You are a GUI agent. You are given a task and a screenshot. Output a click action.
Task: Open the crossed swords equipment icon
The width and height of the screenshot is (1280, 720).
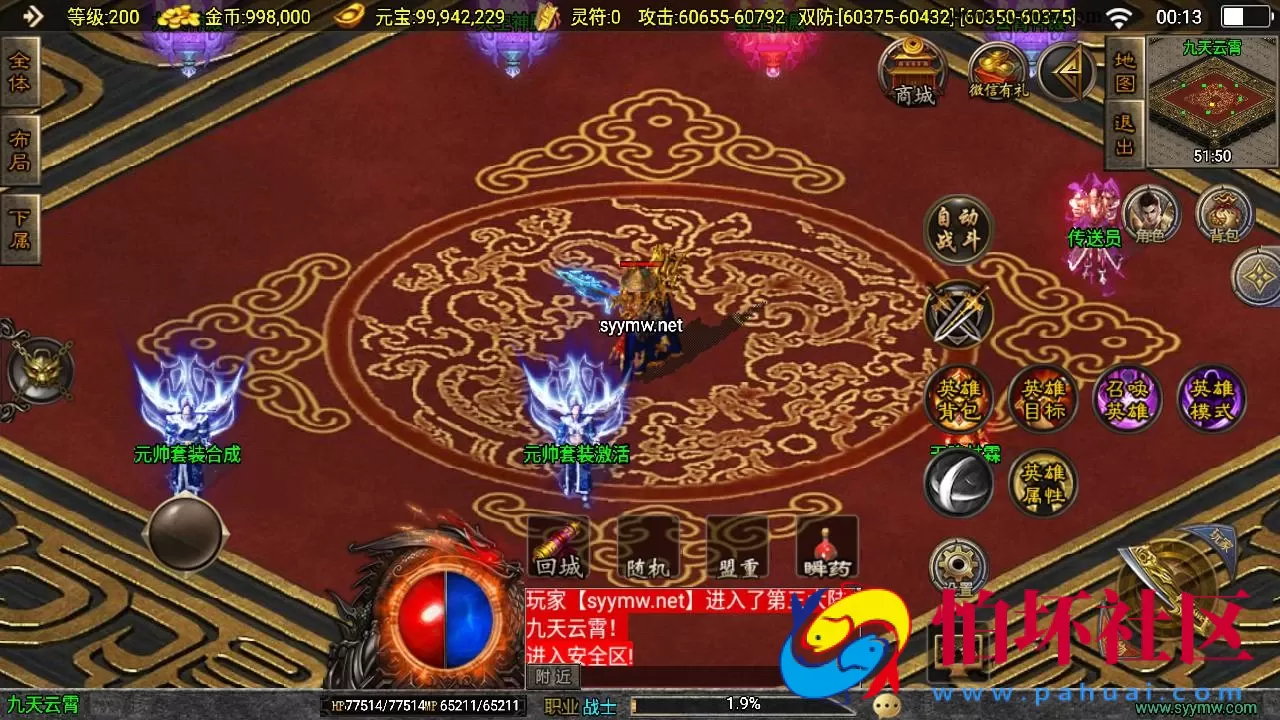coord(957,315)
